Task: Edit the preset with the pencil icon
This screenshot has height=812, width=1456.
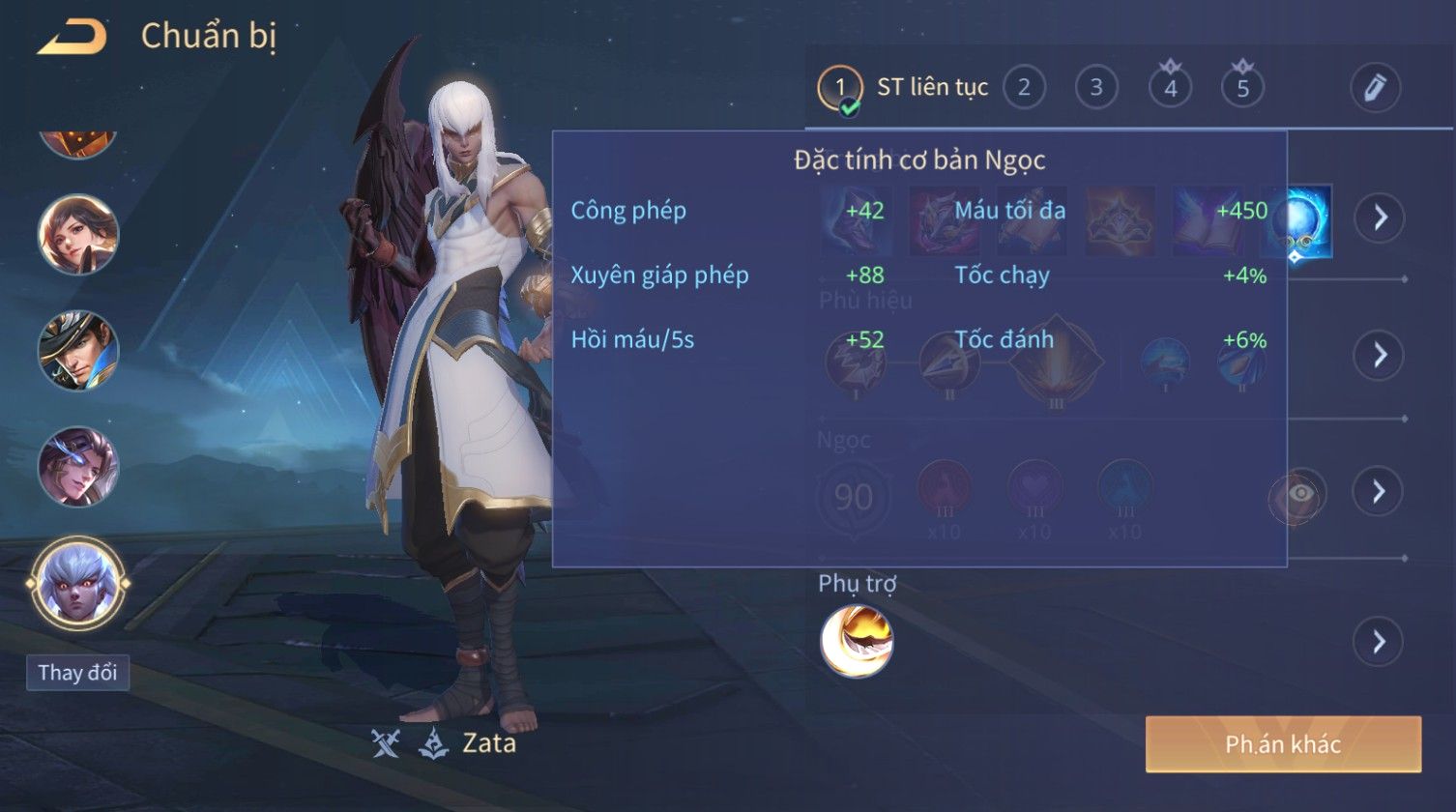Action: (1375, 88)
